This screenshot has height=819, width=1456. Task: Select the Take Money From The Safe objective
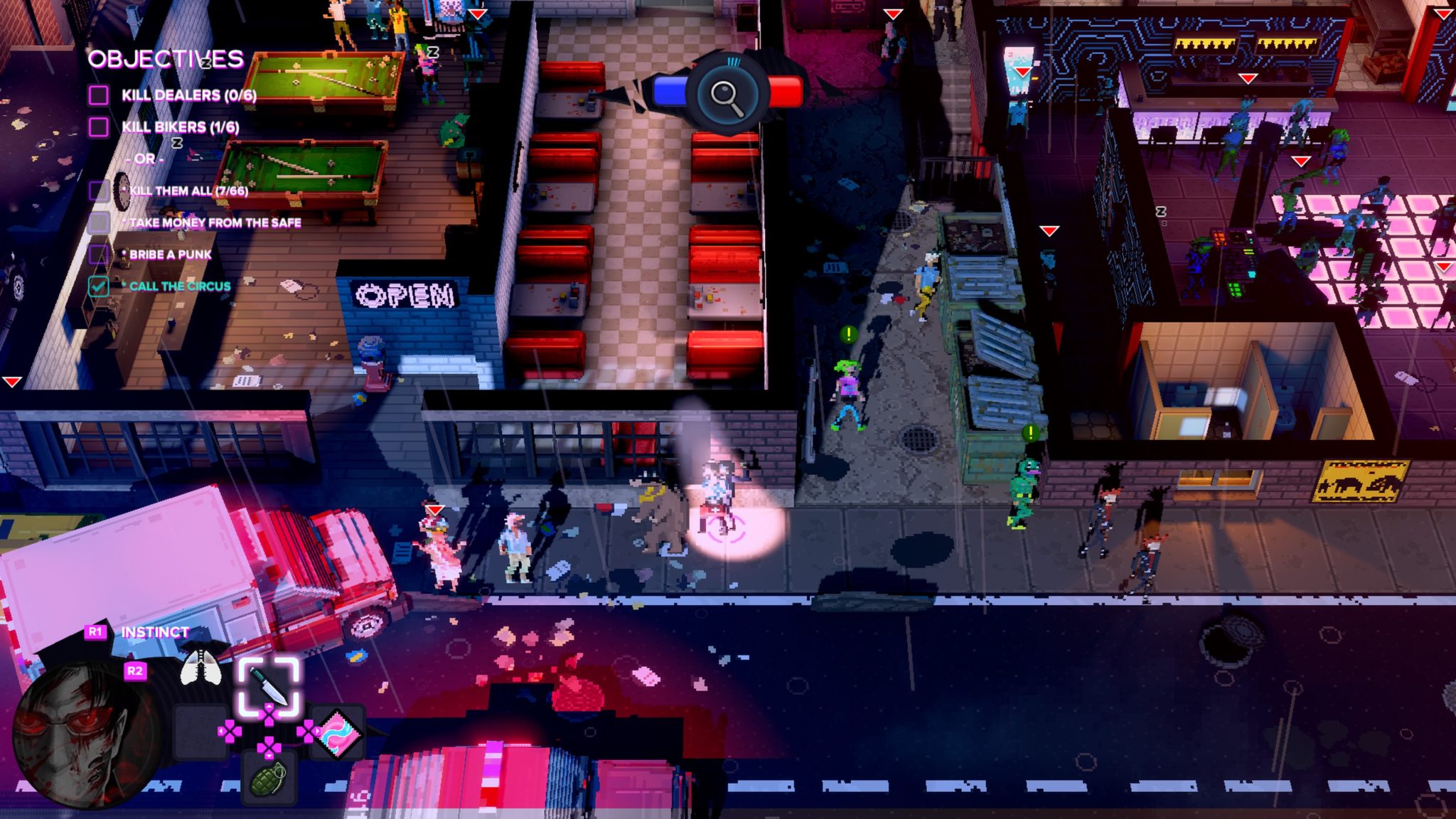tap(215, 223)
